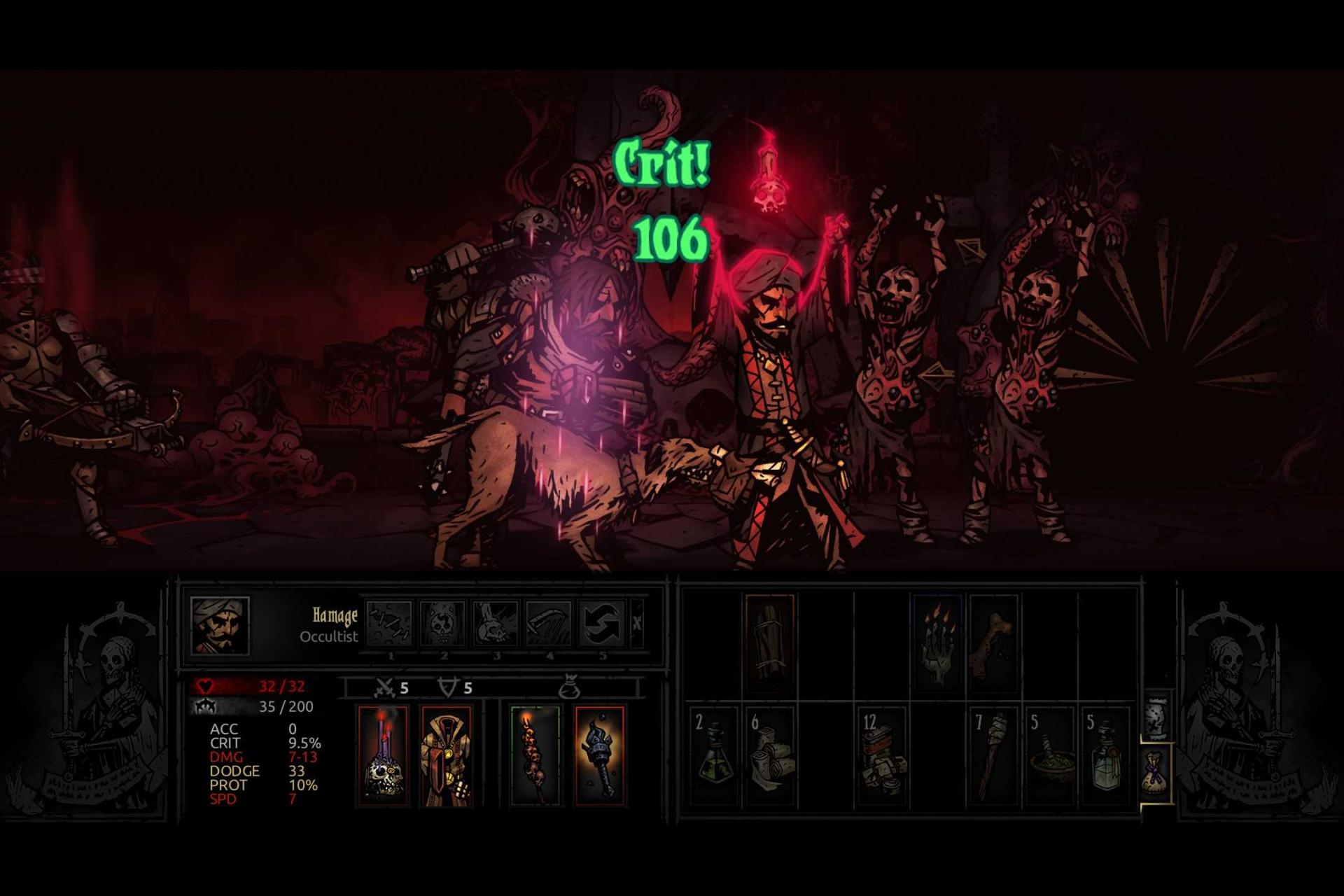The height and width of the screenshot is (896, 1344).
Task: Use the green antivenom flask stack
Action: 714,757
